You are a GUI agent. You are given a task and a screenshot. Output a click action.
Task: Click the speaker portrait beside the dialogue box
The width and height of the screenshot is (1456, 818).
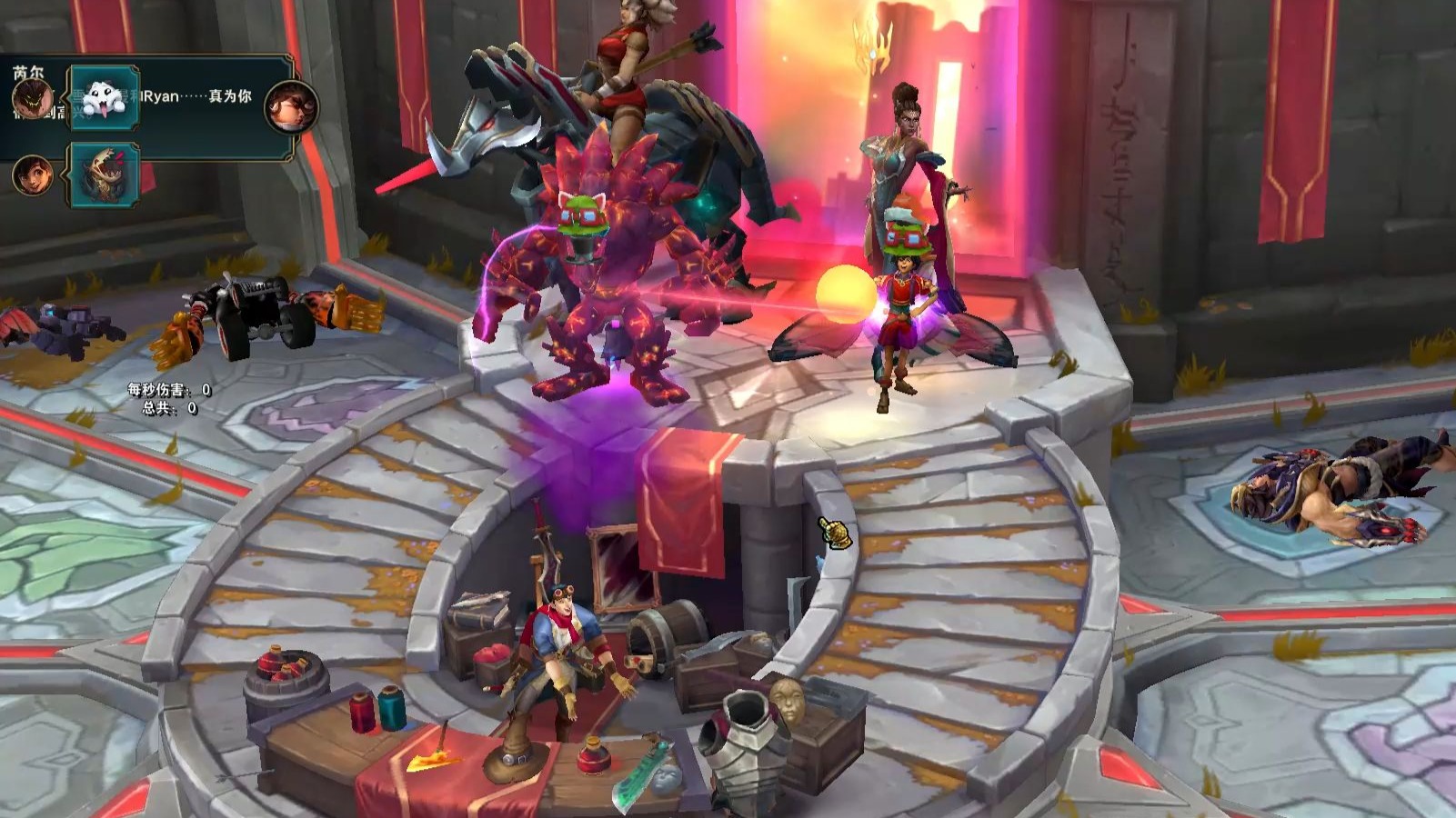pos(291,106)
